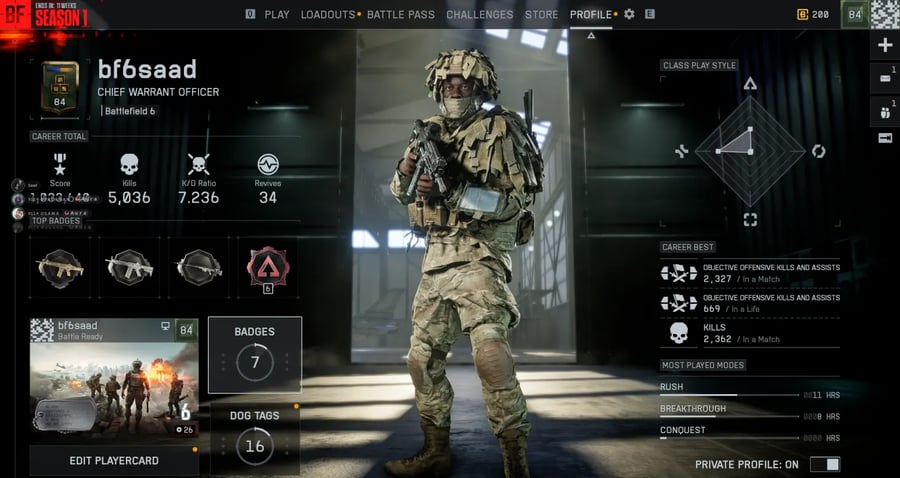Open the Dog Tags panel
Screen dimensions: 900x478
pos(255,438)
